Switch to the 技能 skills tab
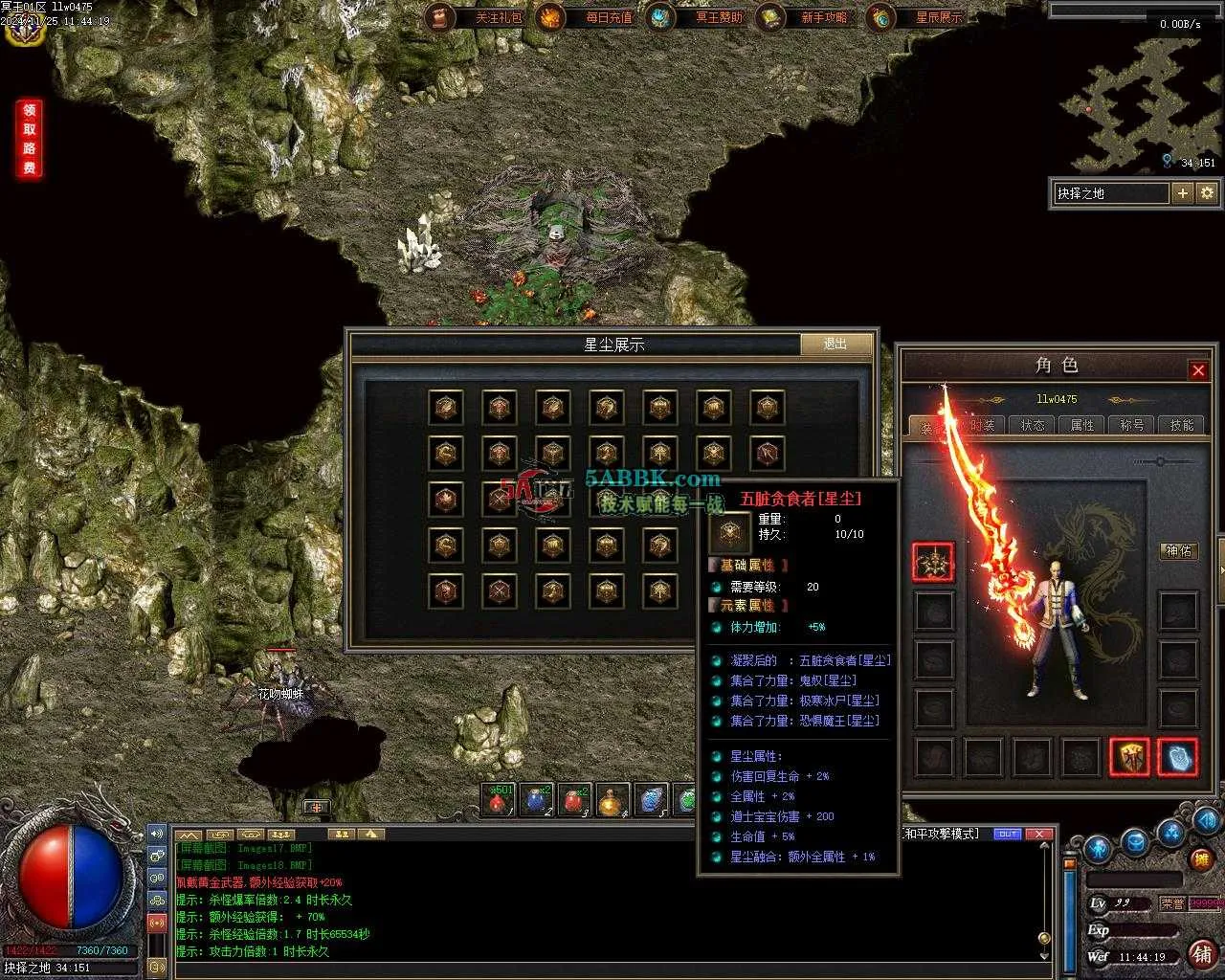The height and width of the screenshot is (980, 1225). pos(1182,425)
